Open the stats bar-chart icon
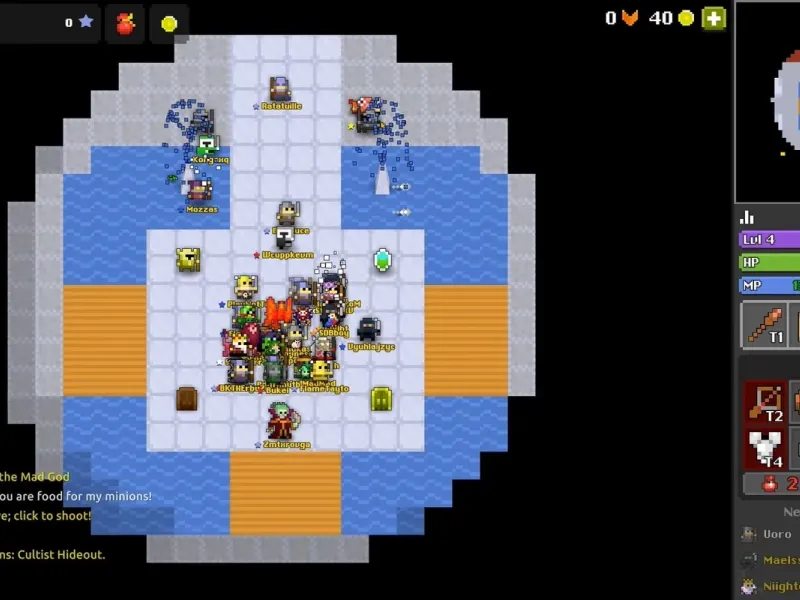 click(746, 216)
